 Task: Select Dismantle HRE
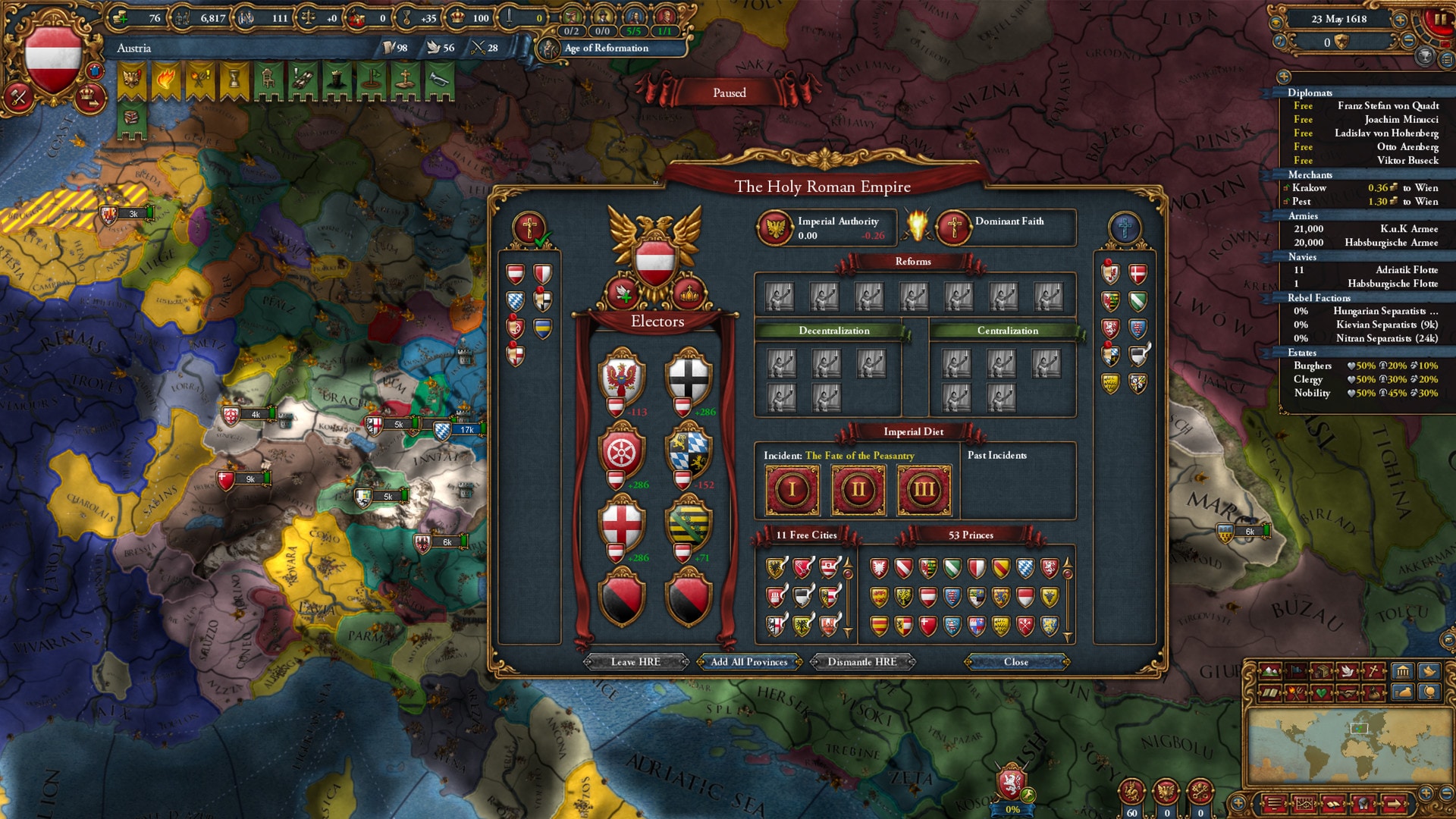click(862, 662)
